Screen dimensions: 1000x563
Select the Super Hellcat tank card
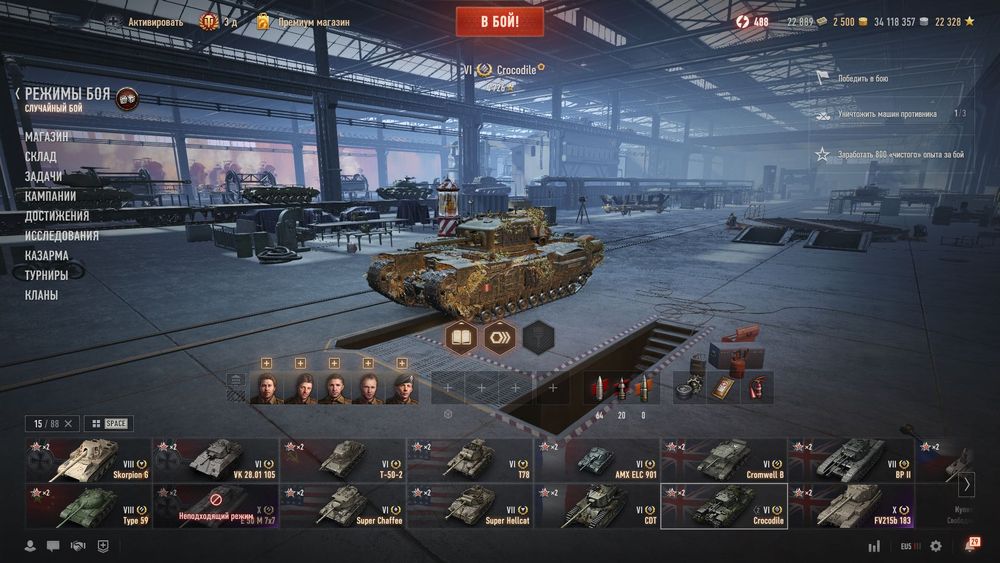470,506
